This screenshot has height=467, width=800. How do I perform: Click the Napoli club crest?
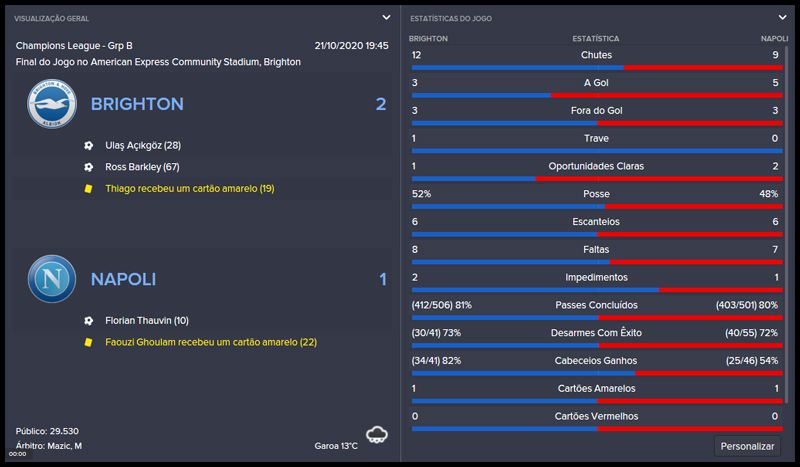[x=51, y=279]
